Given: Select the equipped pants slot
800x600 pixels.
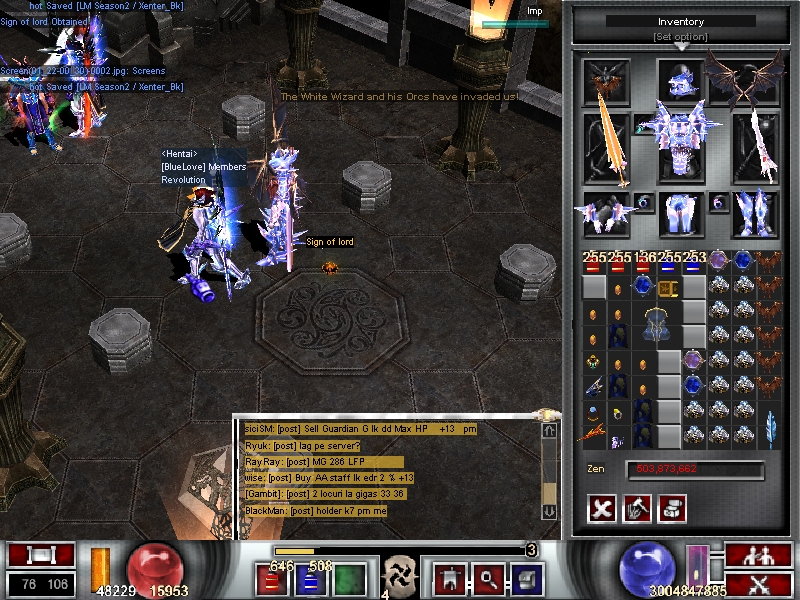Looking at the screenshot, I should [681, 213].
